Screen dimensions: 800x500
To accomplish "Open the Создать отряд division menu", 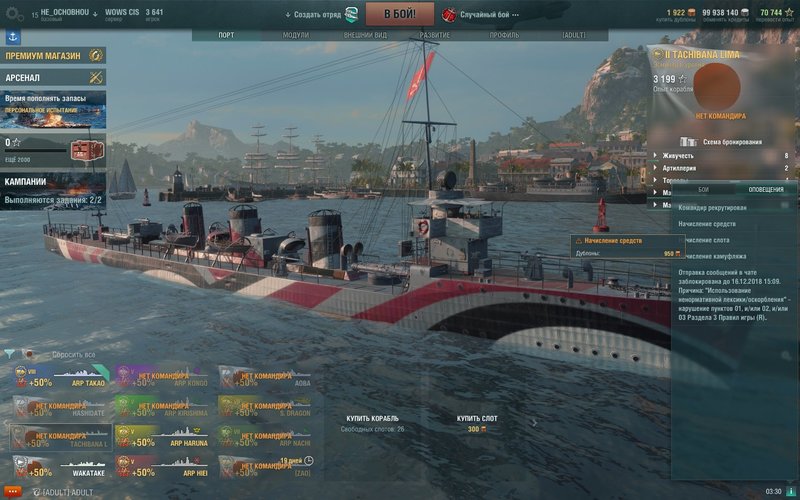I will tap(320, 15).
